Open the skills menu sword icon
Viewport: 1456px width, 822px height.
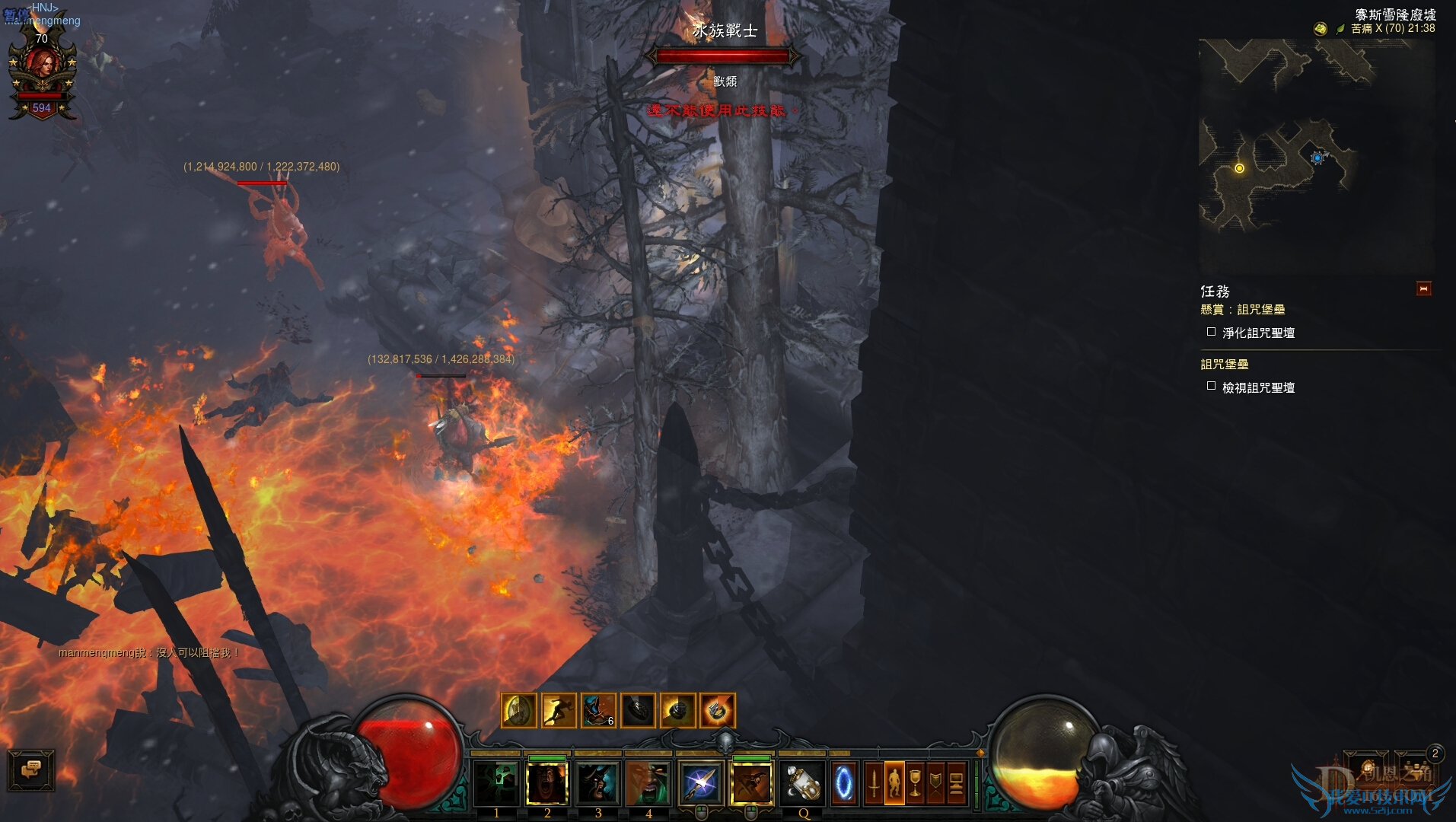click(874, 783)
